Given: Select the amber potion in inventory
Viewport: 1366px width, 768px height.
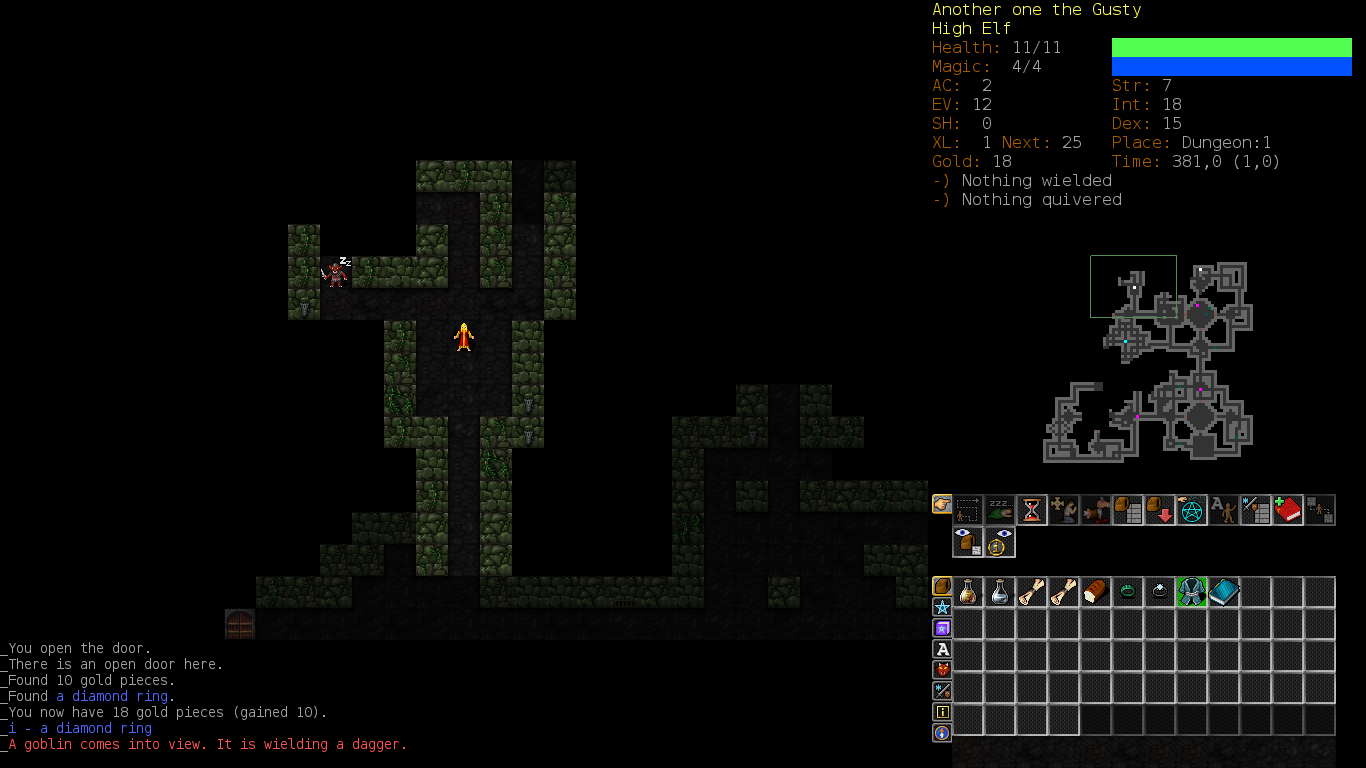Looking at the screenshot, I should coord(968,592).
